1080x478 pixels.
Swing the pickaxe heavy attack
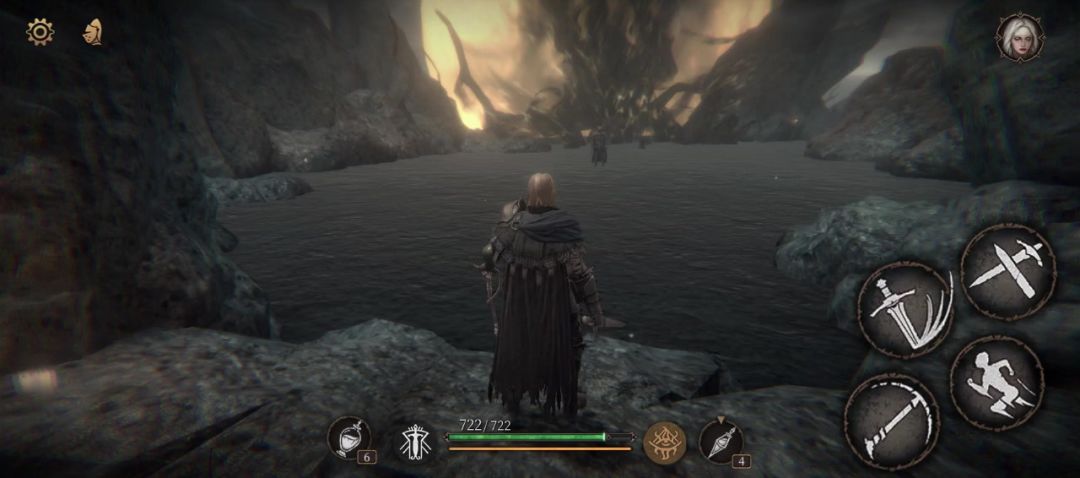(x=891, y=420)
